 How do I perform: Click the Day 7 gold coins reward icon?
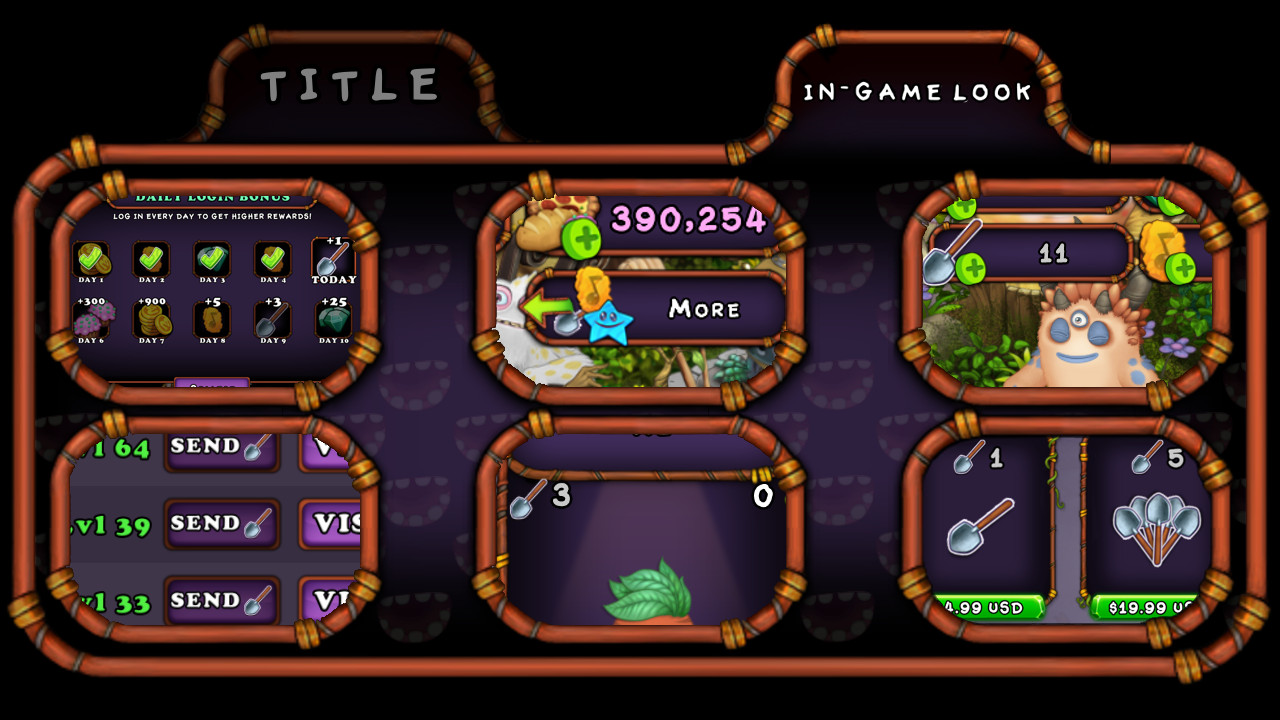click(153, 321)
